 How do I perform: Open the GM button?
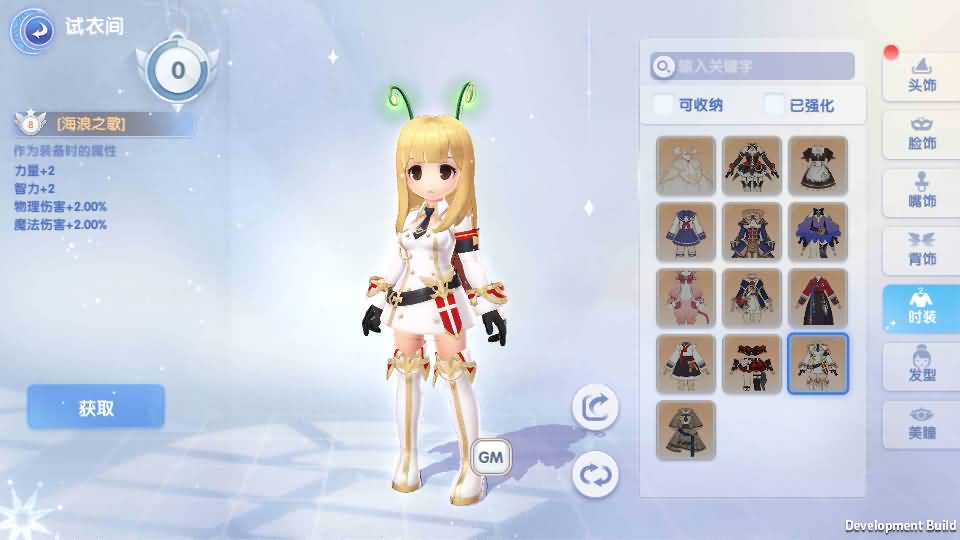tap(491, 457)
